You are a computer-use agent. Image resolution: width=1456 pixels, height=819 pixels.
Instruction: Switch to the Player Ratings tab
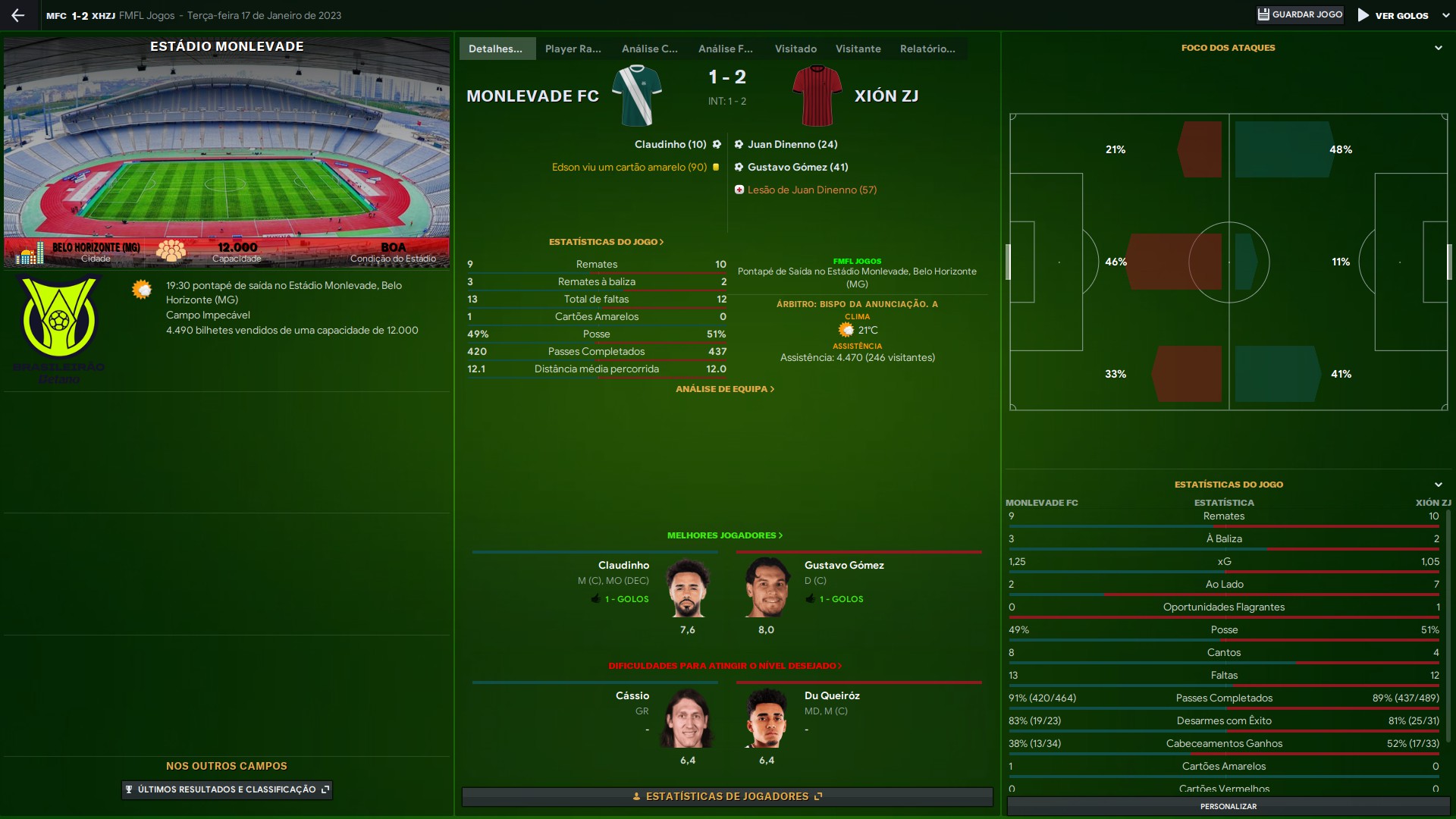(573, 49)
